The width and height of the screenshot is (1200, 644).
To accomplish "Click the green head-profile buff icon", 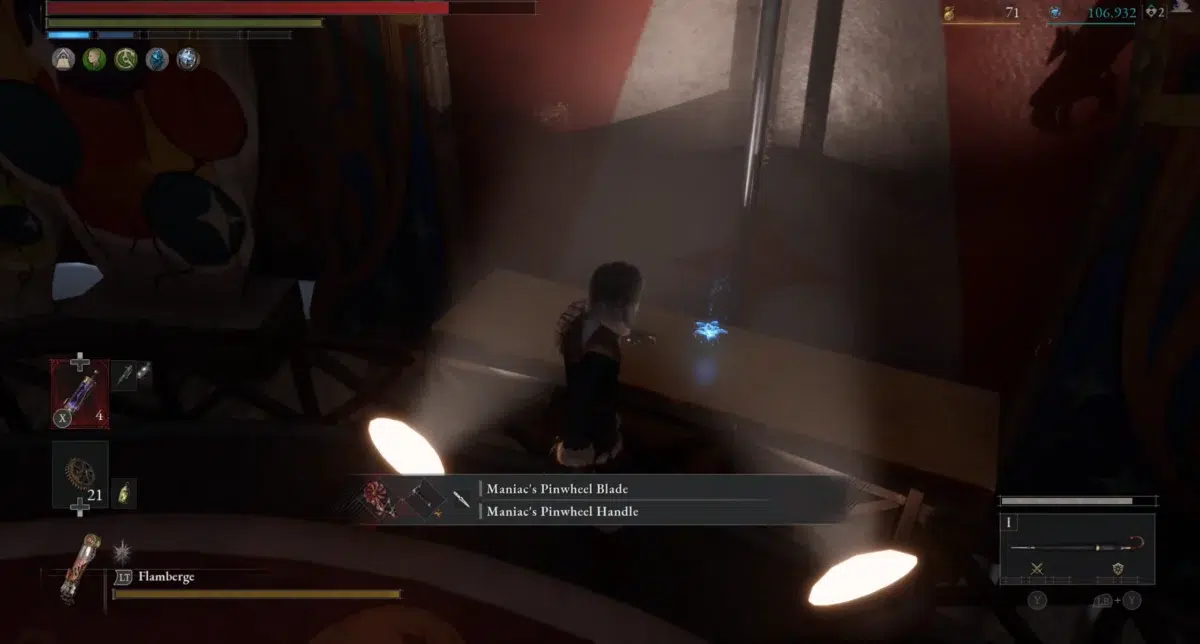I will click(95, 59).
